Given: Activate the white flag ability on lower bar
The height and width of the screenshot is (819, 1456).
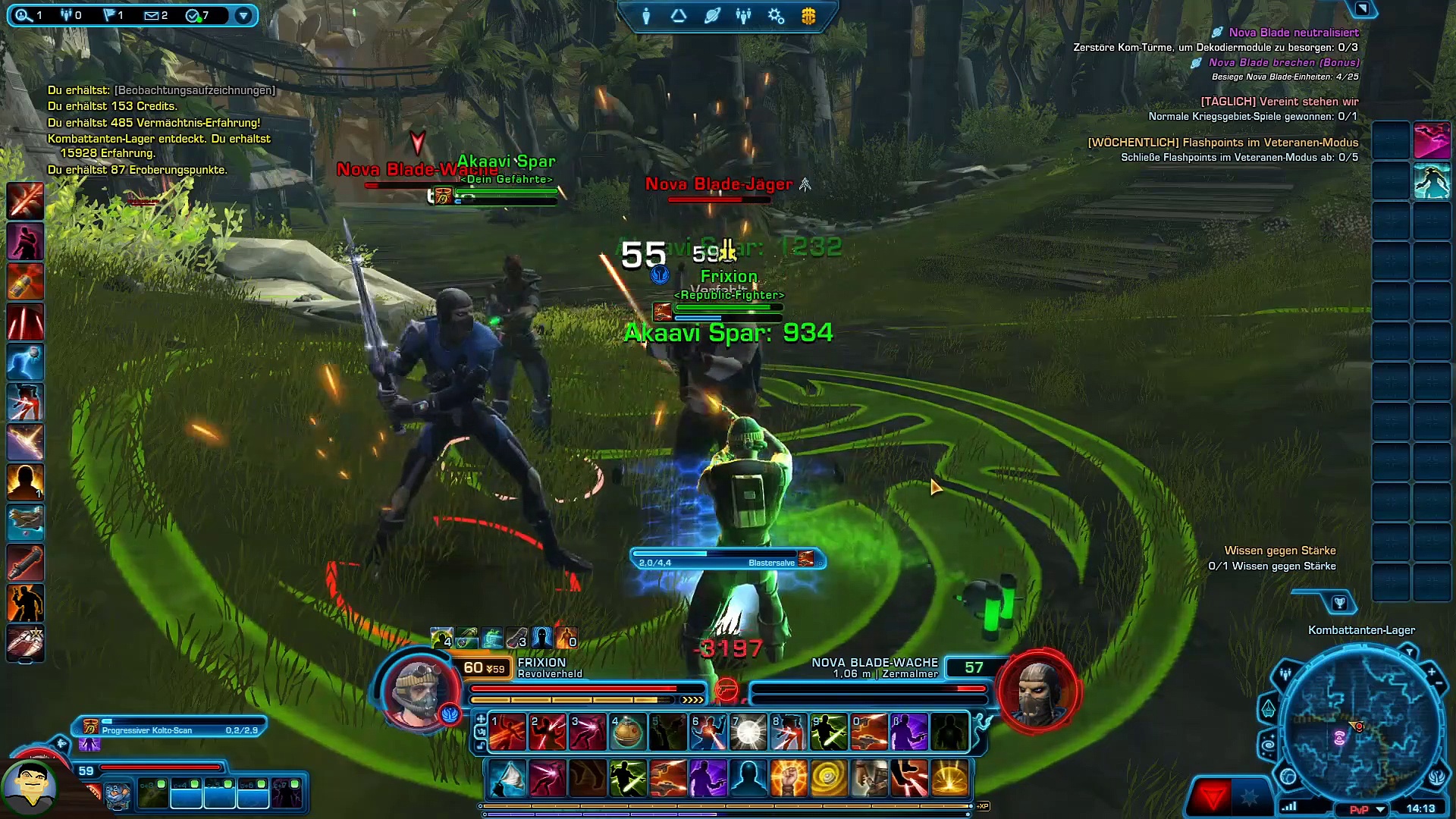Looking at the screenshot, I should click(x=508, y=779).
